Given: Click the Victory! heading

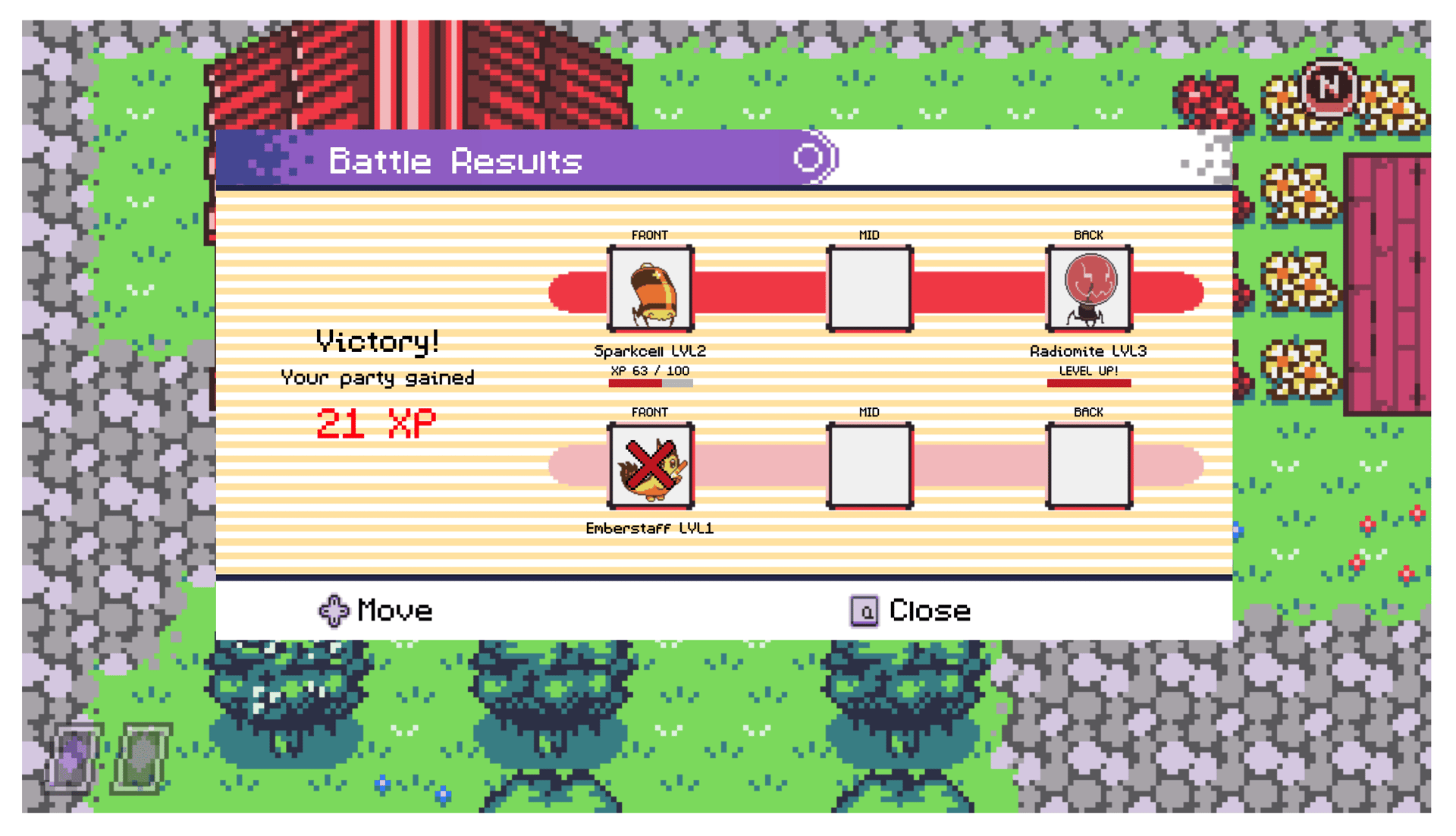Looking at the screenshot, I should 377,341.
